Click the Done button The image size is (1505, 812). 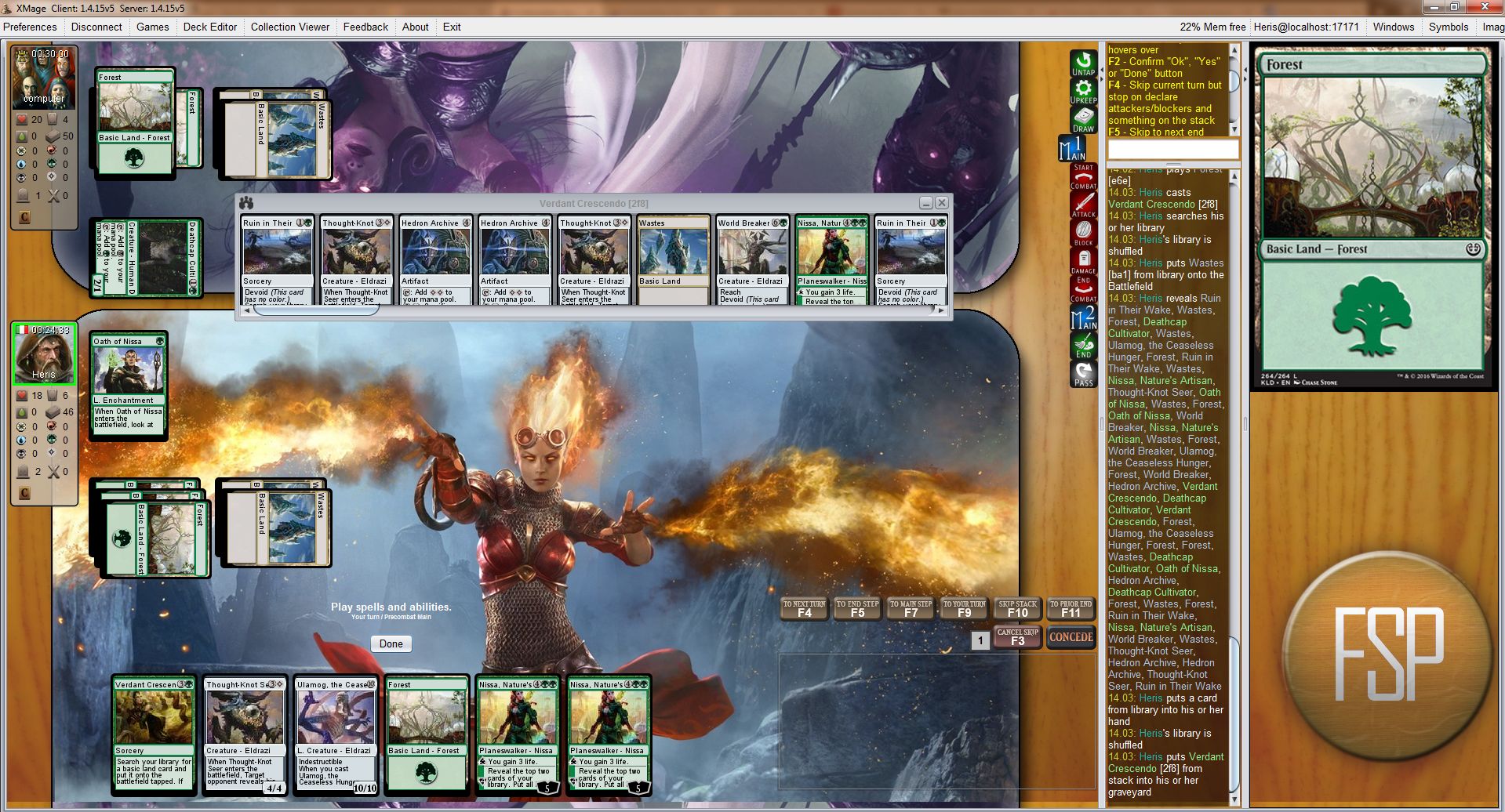[x=391, y=643]
